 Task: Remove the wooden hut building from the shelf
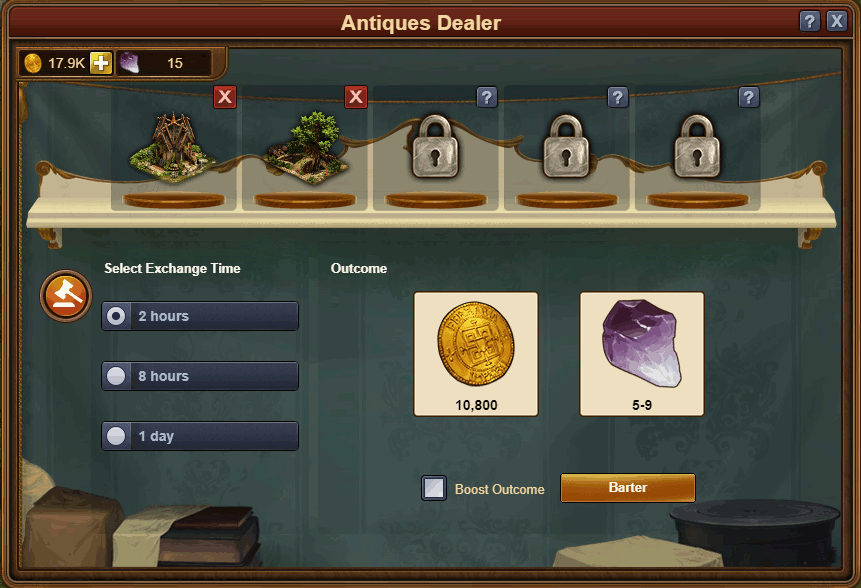pyautogui.click(x=225, y=97)
